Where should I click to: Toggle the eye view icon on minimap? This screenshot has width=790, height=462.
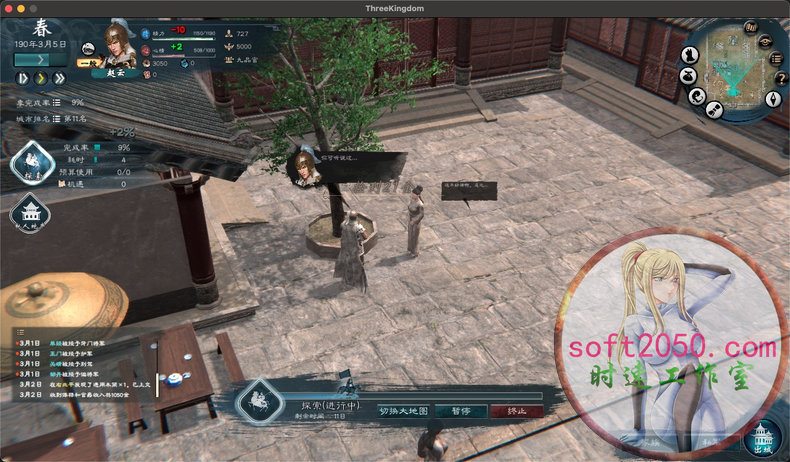click(x=764, y=42)
